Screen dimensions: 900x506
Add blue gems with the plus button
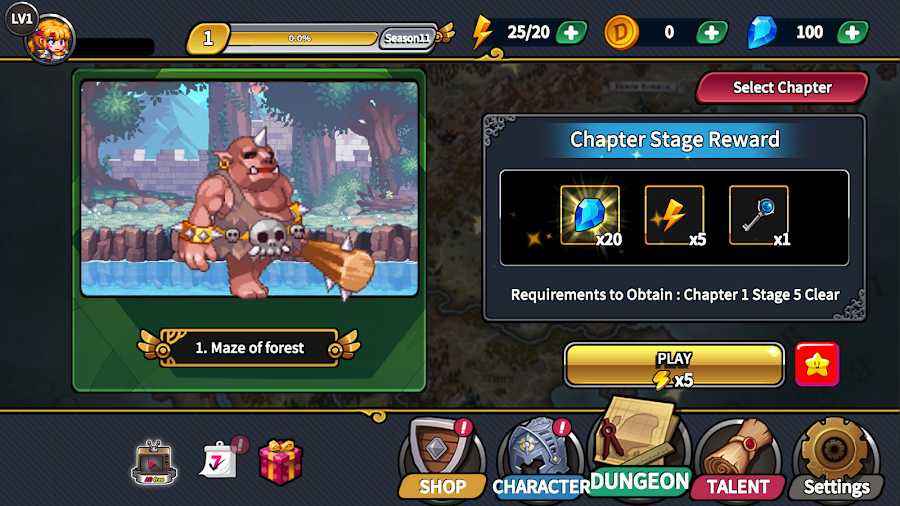point(852,32)
